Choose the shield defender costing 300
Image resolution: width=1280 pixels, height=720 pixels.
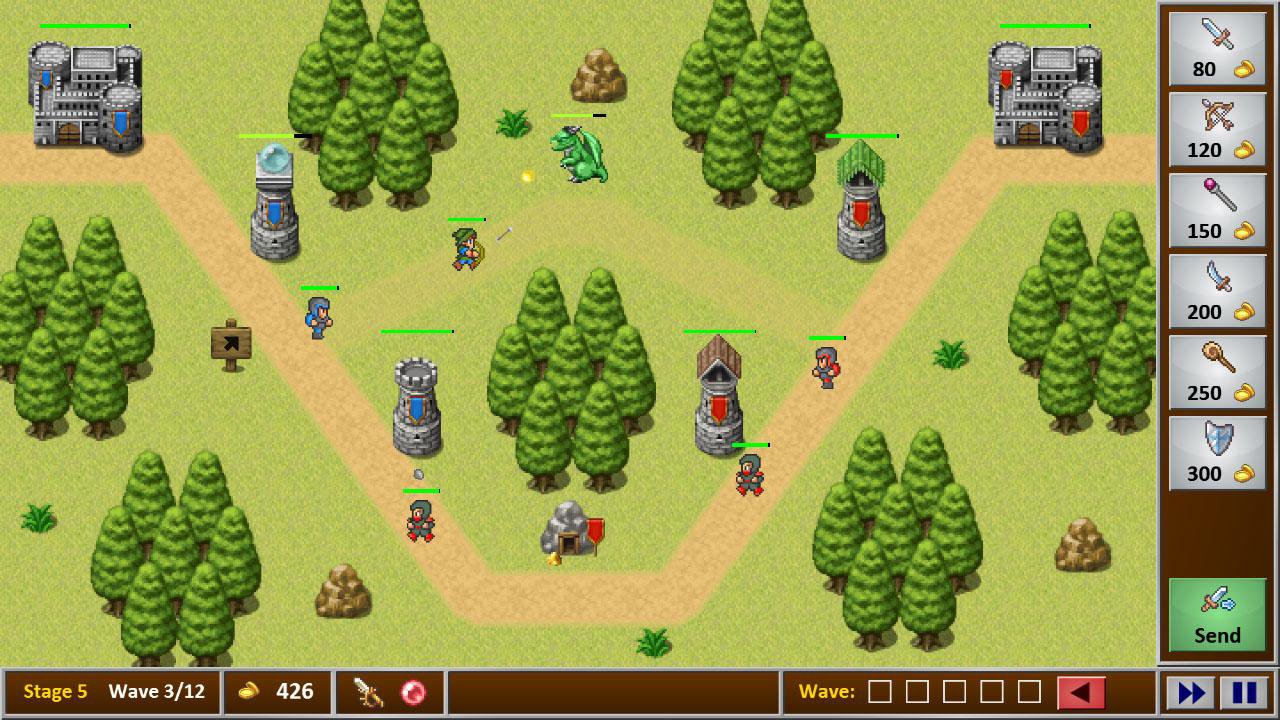[1216, 453]
